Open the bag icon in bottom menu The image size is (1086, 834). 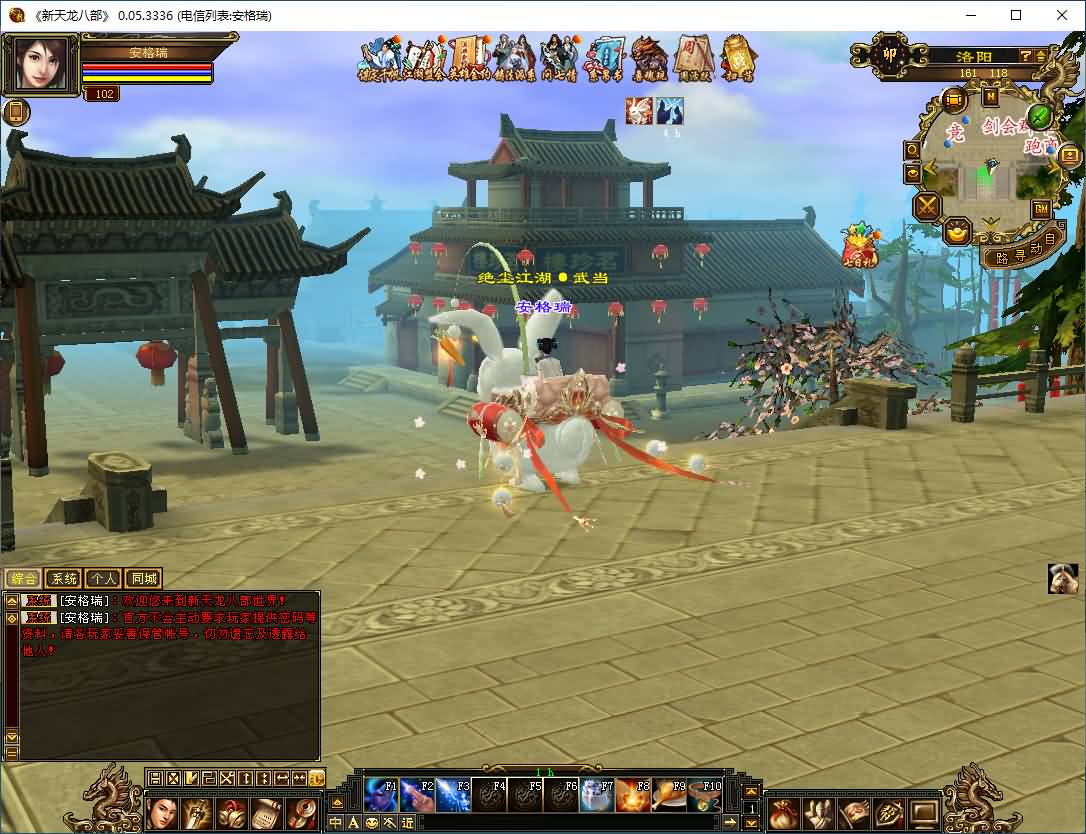[x=783, y=813]
